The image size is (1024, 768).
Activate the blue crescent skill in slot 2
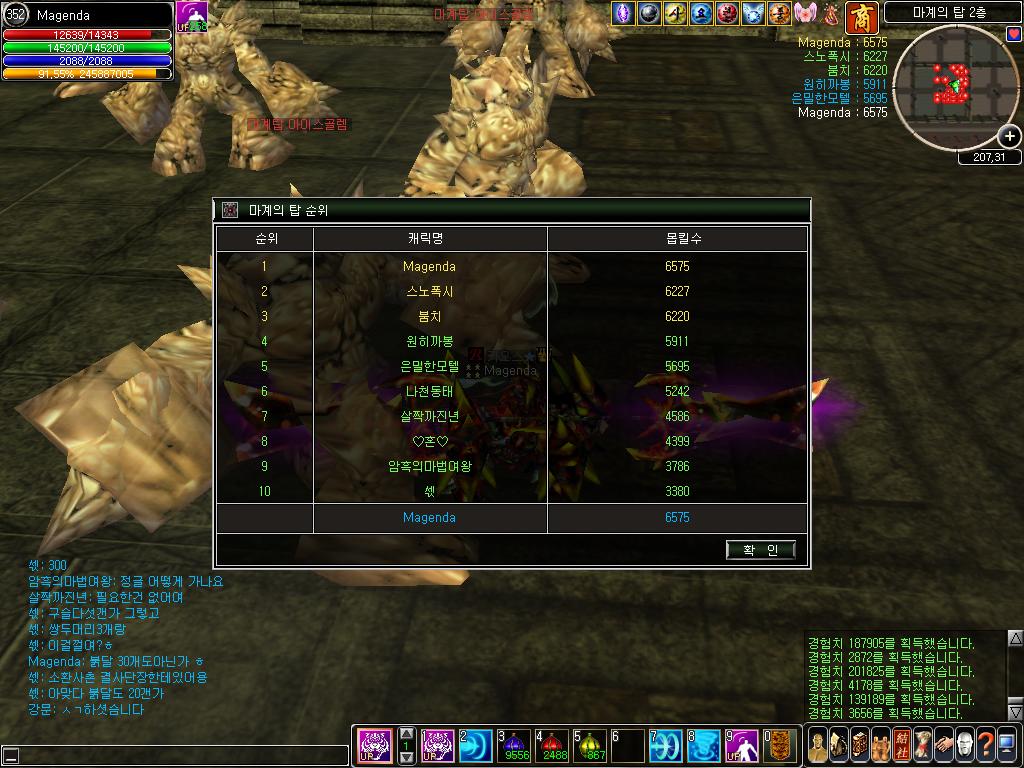tap(478, 745)
